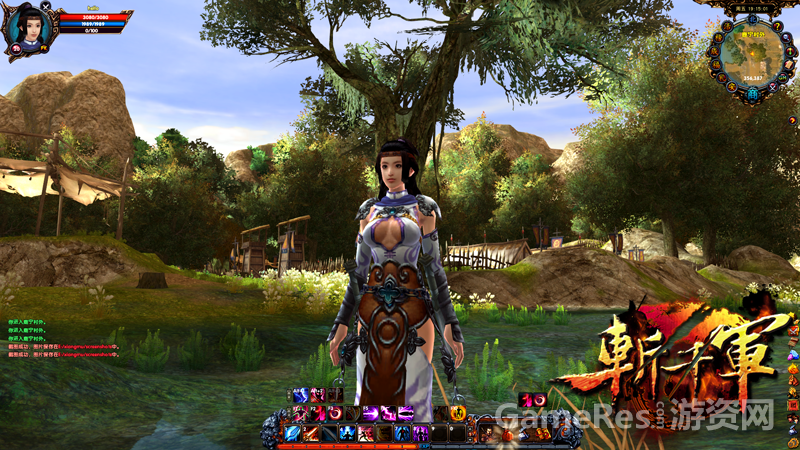Click the red lantern menu button
Viewport: 800px width, 450px height.
coord(508,433)
